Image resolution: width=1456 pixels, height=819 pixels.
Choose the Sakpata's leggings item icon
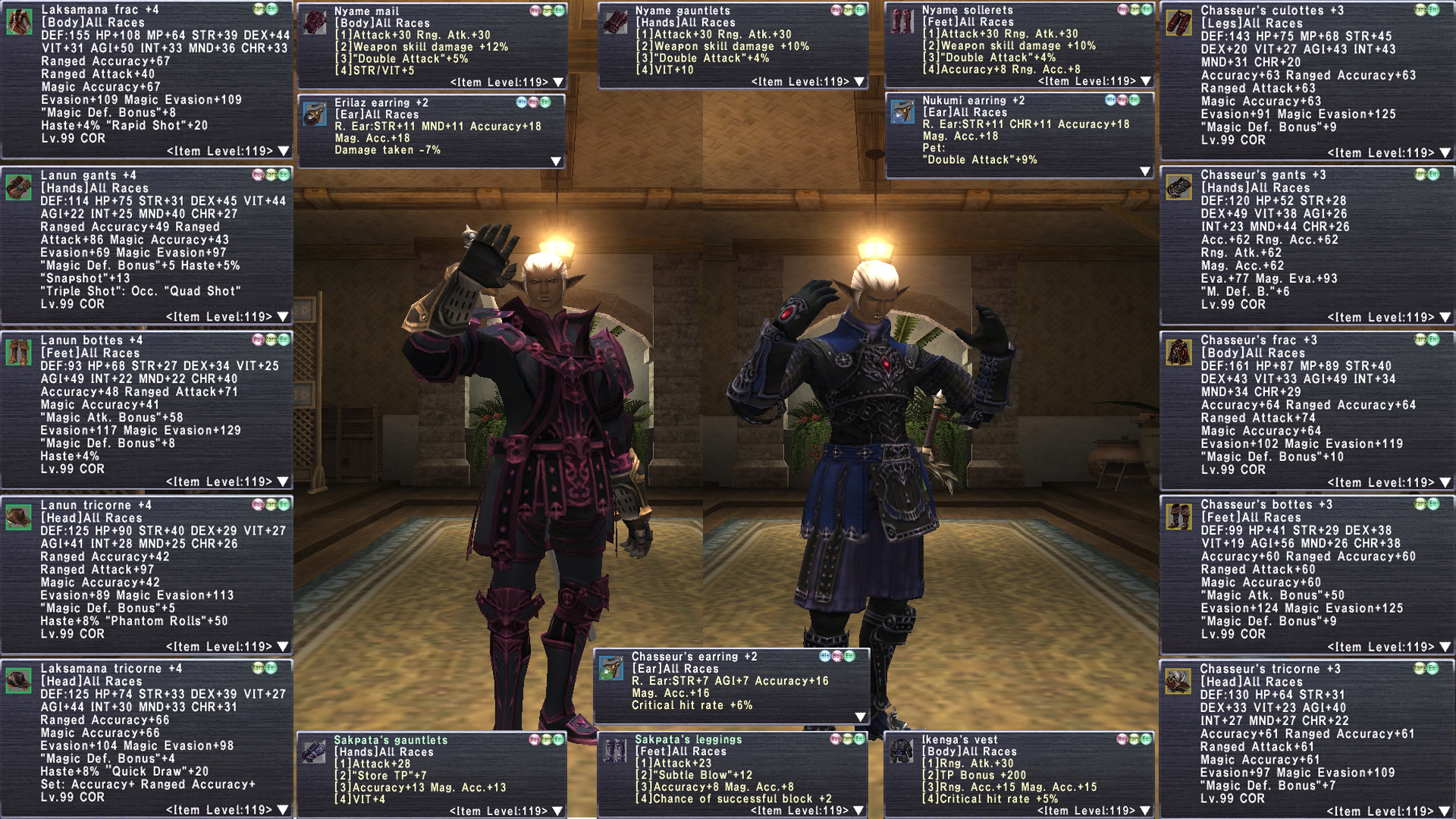[x=615, y=751]
